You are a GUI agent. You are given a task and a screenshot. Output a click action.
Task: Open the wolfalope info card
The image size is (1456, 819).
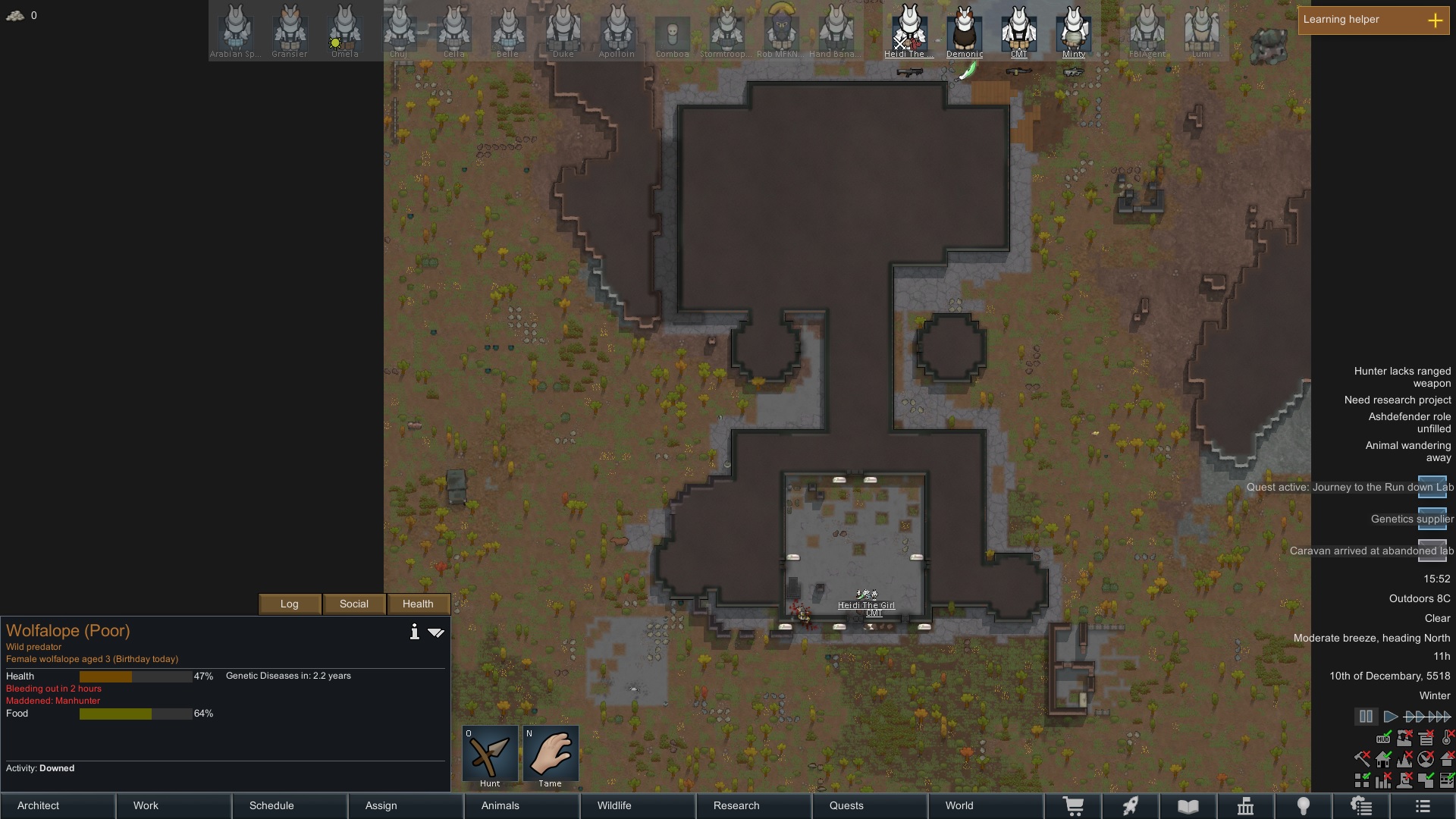(414, 632)
